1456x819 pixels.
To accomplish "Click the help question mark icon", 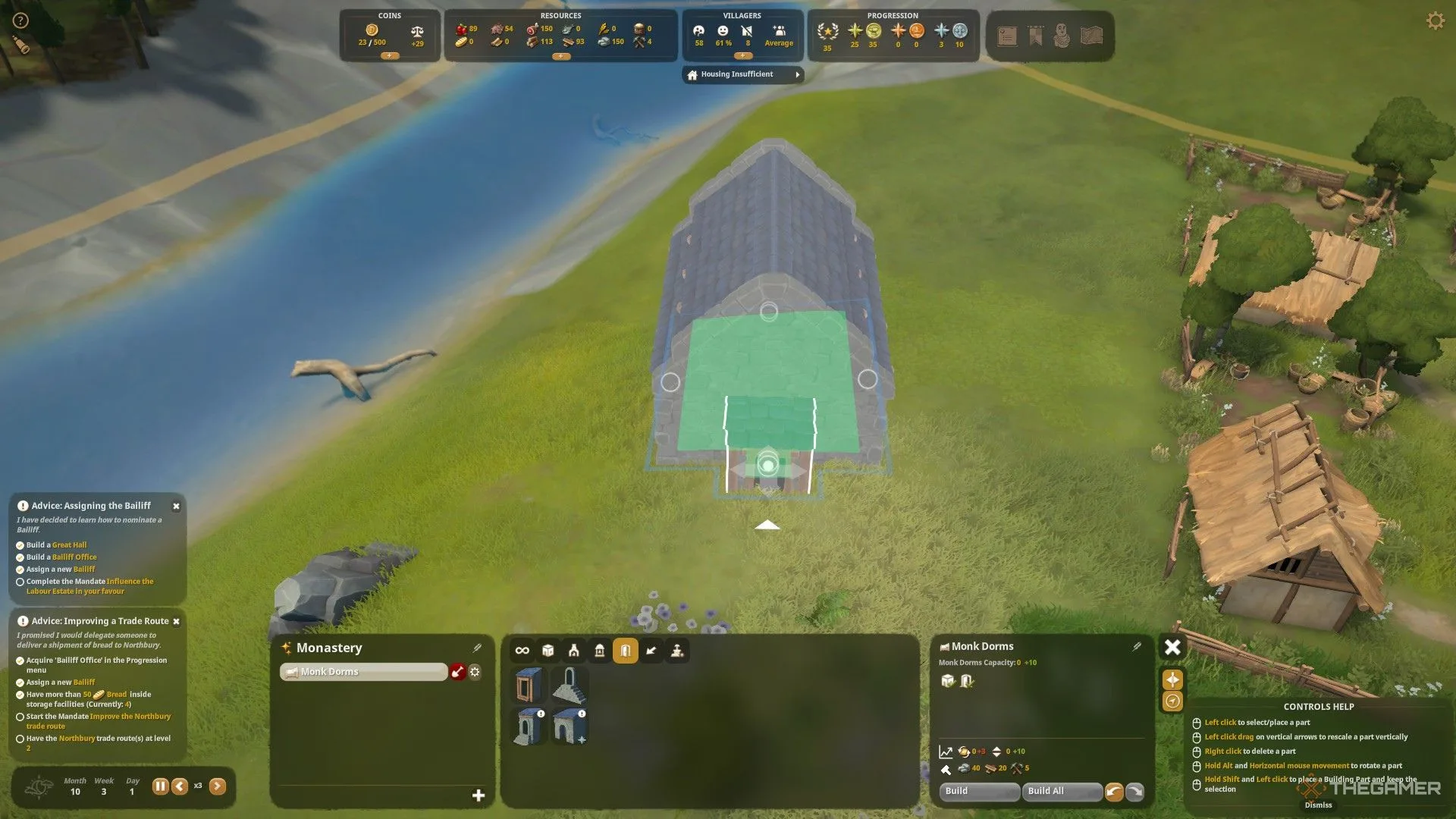I will [20, 20].
